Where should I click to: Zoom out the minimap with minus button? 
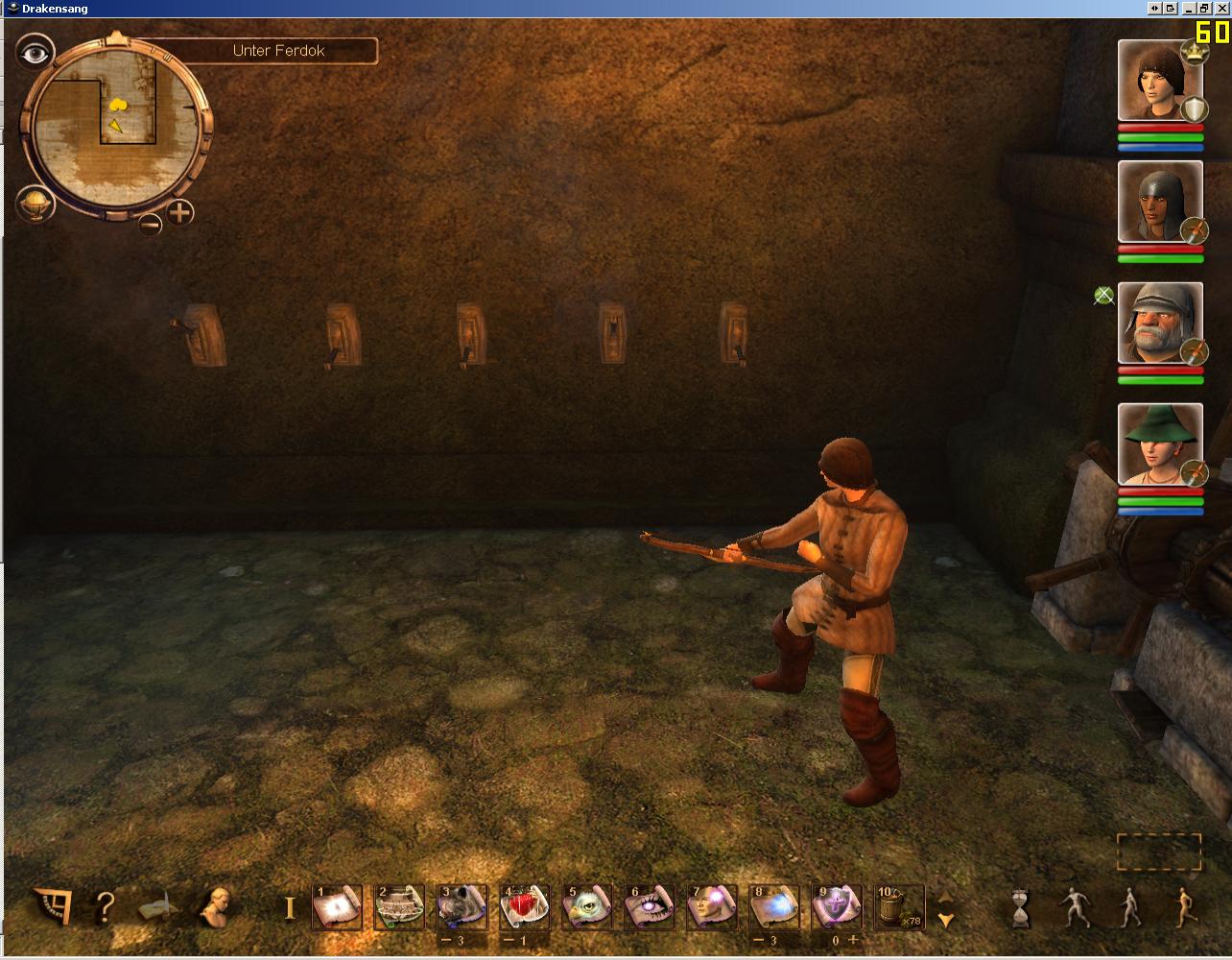[x=150, y=225]
